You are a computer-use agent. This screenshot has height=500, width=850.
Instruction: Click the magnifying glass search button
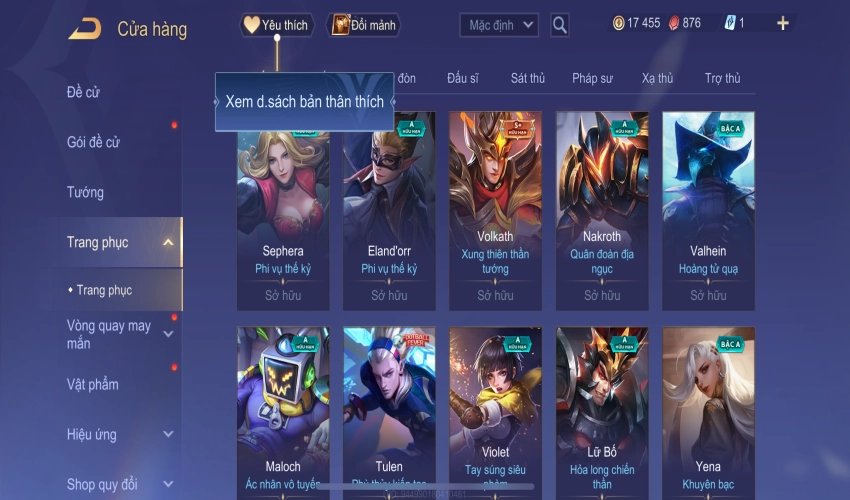[x=560, y=25]
